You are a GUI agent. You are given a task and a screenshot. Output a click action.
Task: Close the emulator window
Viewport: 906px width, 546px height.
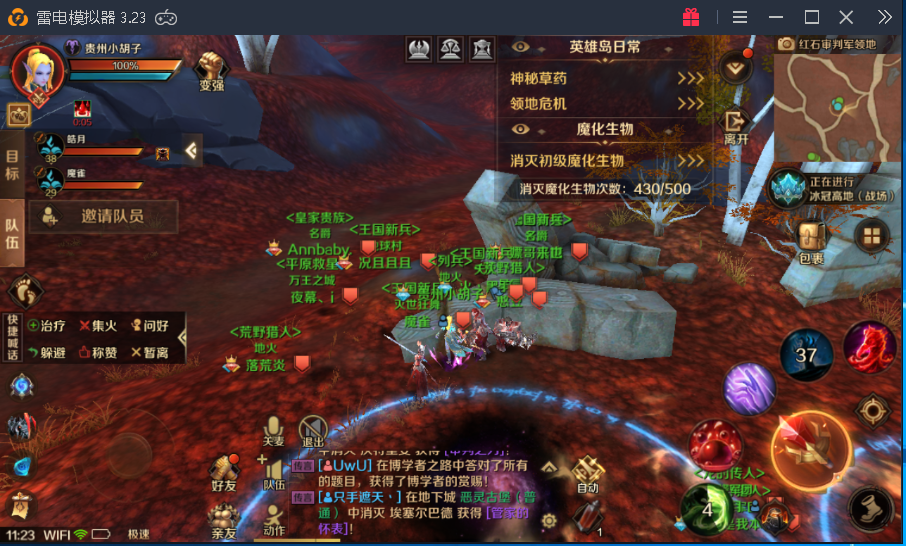pyautogui.click(x=846, y=17)
